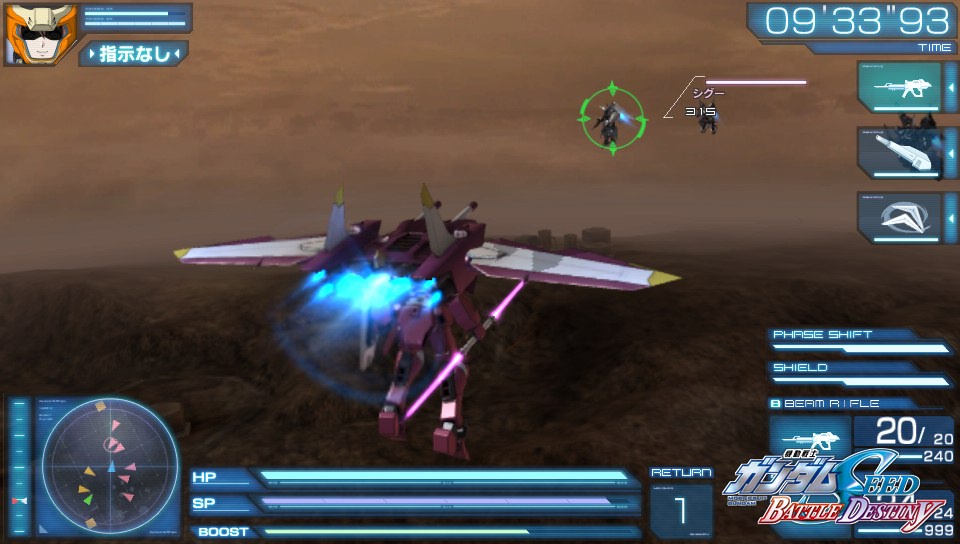Image resolution: width=960 pixels, height=544 pixels.
Task: Click the pilot portrait with sunglasses
Action: (x=27, y=34)
